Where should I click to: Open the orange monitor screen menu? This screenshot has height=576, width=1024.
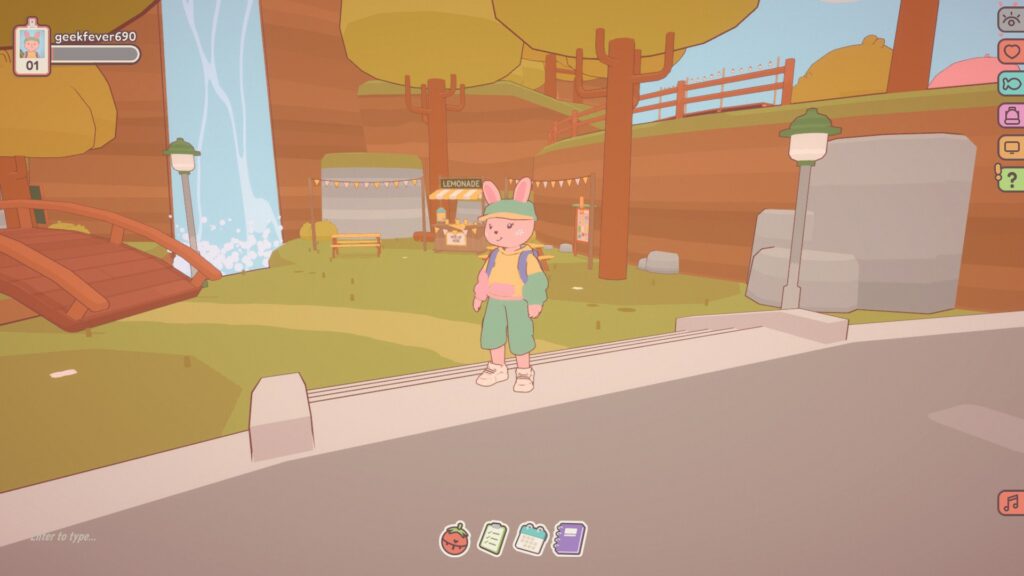tap(1011, 147)
